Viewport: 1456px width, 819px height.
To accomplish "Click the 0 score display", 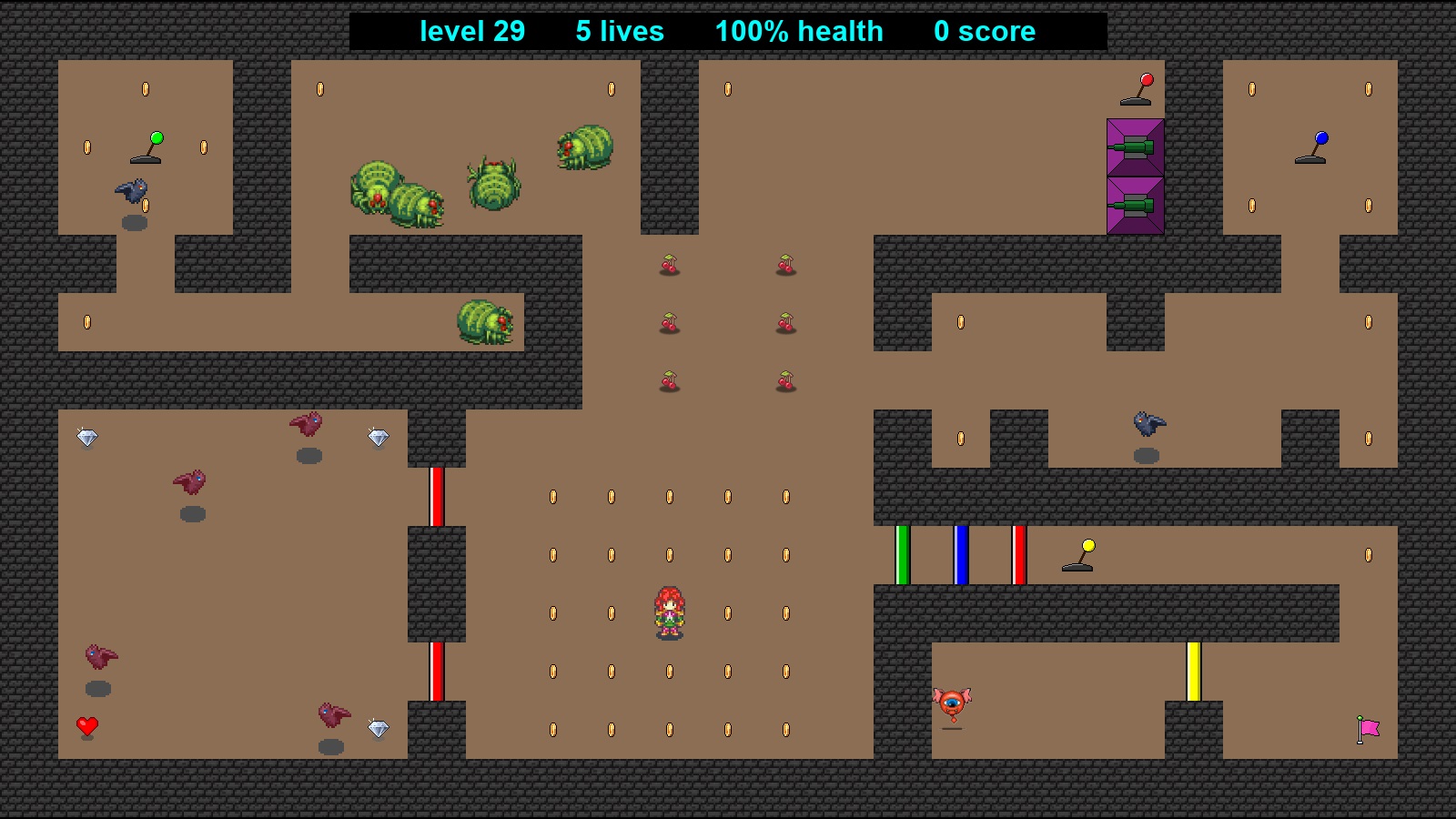I will [x=984, y=31].
